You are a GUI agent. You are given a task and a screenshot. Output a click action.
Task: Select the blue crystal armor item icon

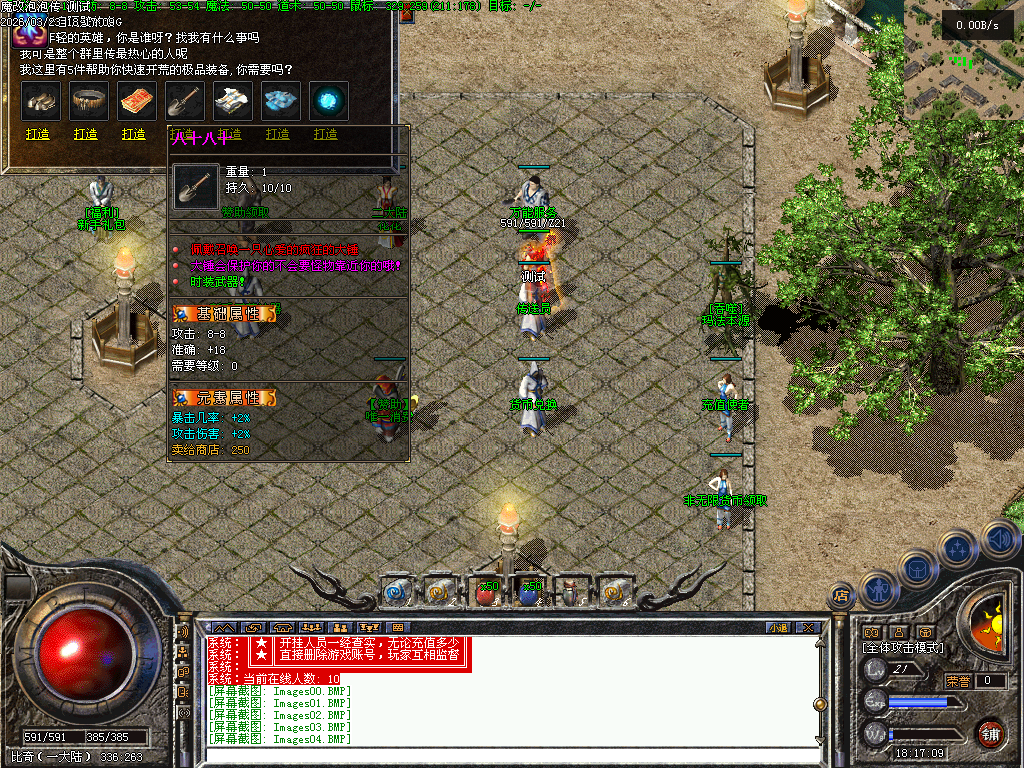(281, 101)
